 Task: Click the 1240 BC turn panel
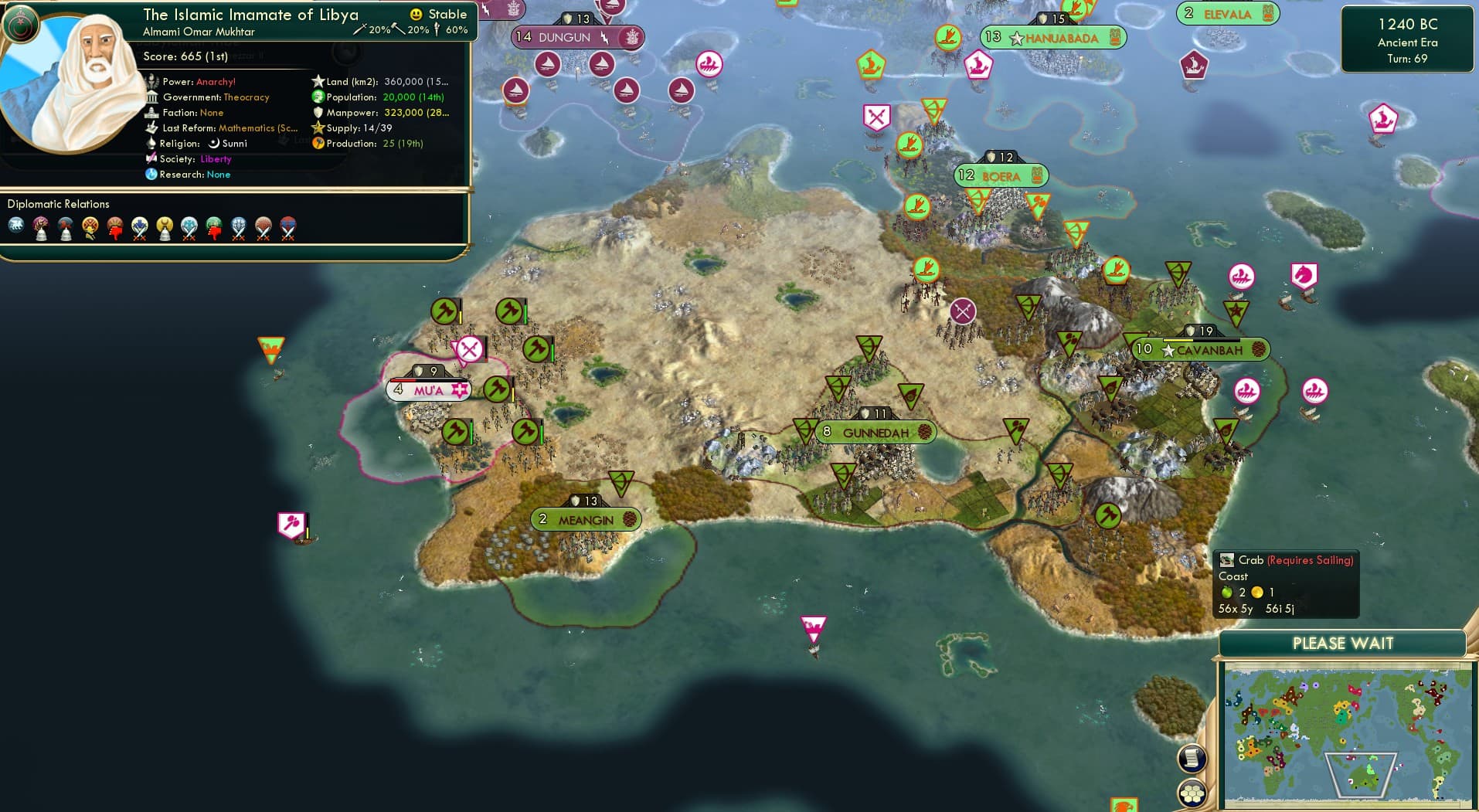(x=1408, y=40)
